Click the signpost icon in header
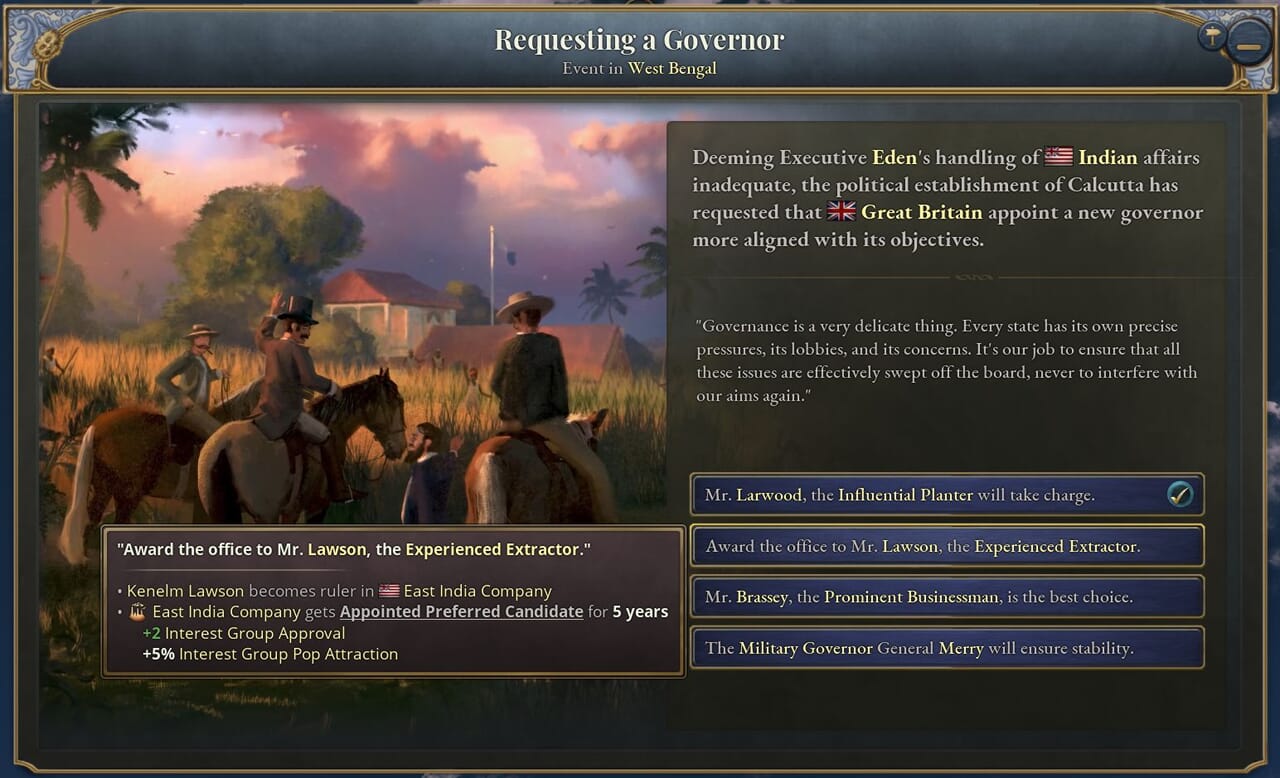This screenshot has width=1280, height=778. tap(1211, 37)
